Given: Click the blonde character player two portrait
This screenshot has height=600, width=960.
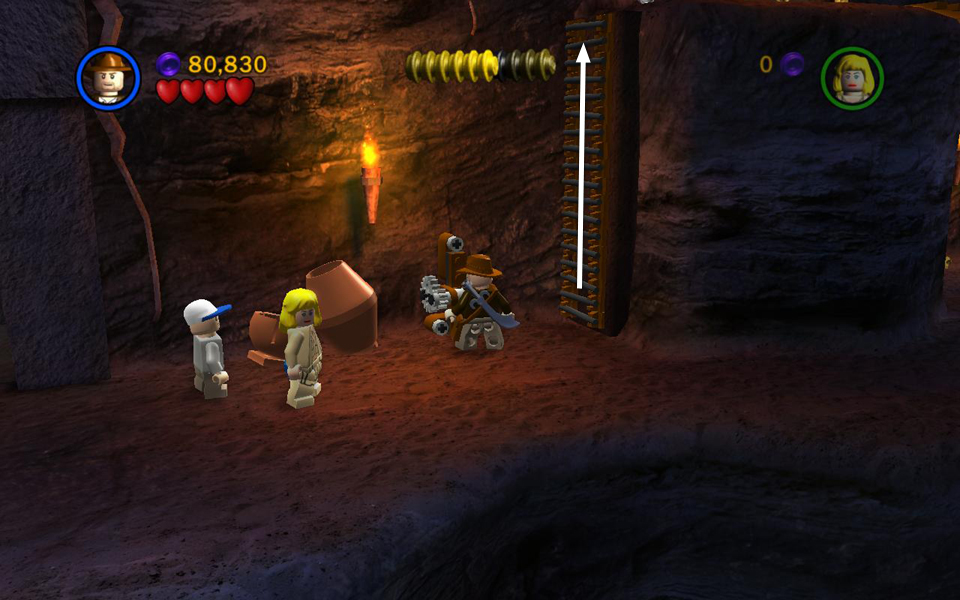Looking at the screenshot, I should coord(852,78).
